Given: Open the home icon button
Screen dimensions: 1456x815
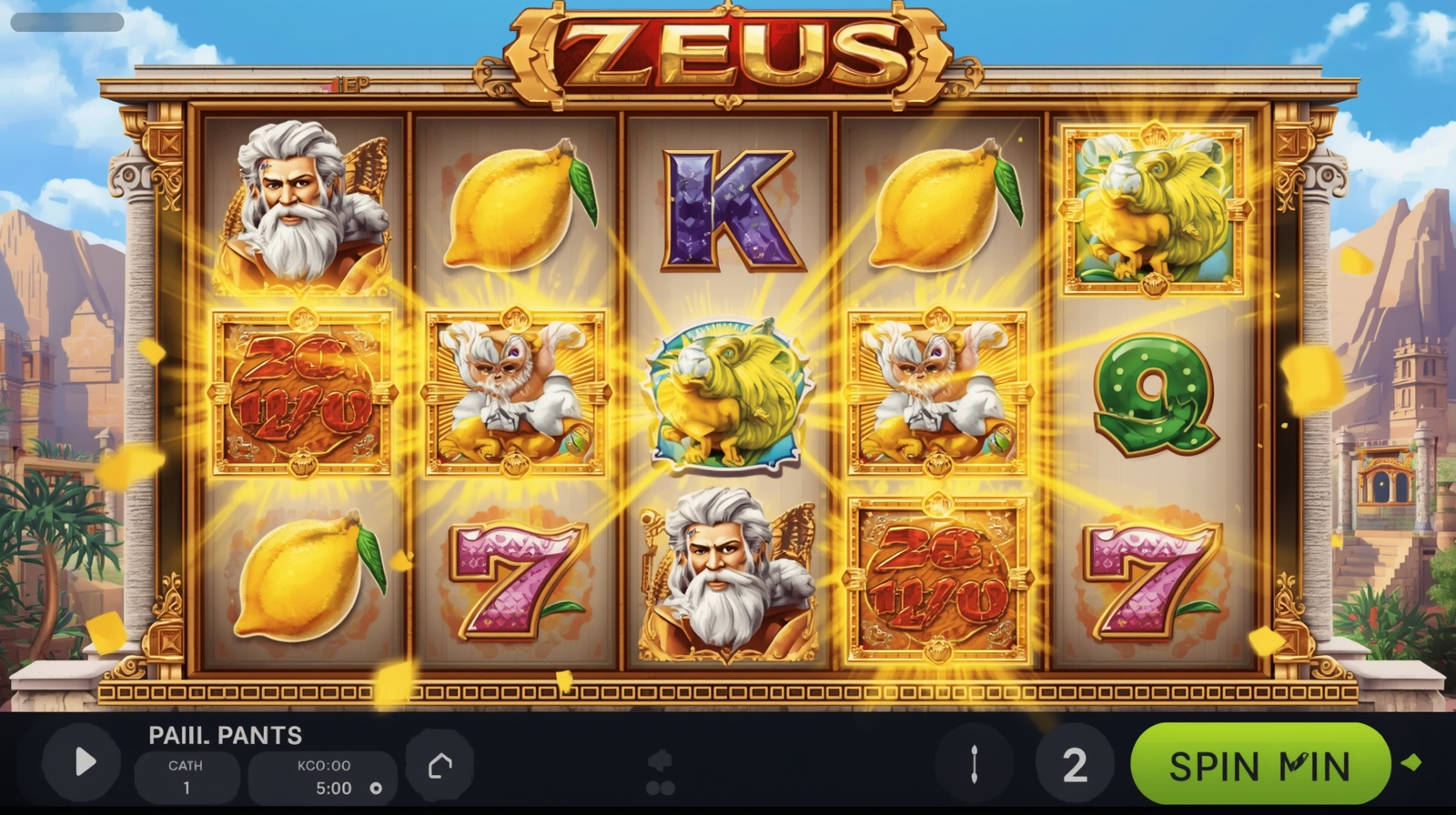Looking at the screenshot, I should pyautogui.click(x=440, y=765).
